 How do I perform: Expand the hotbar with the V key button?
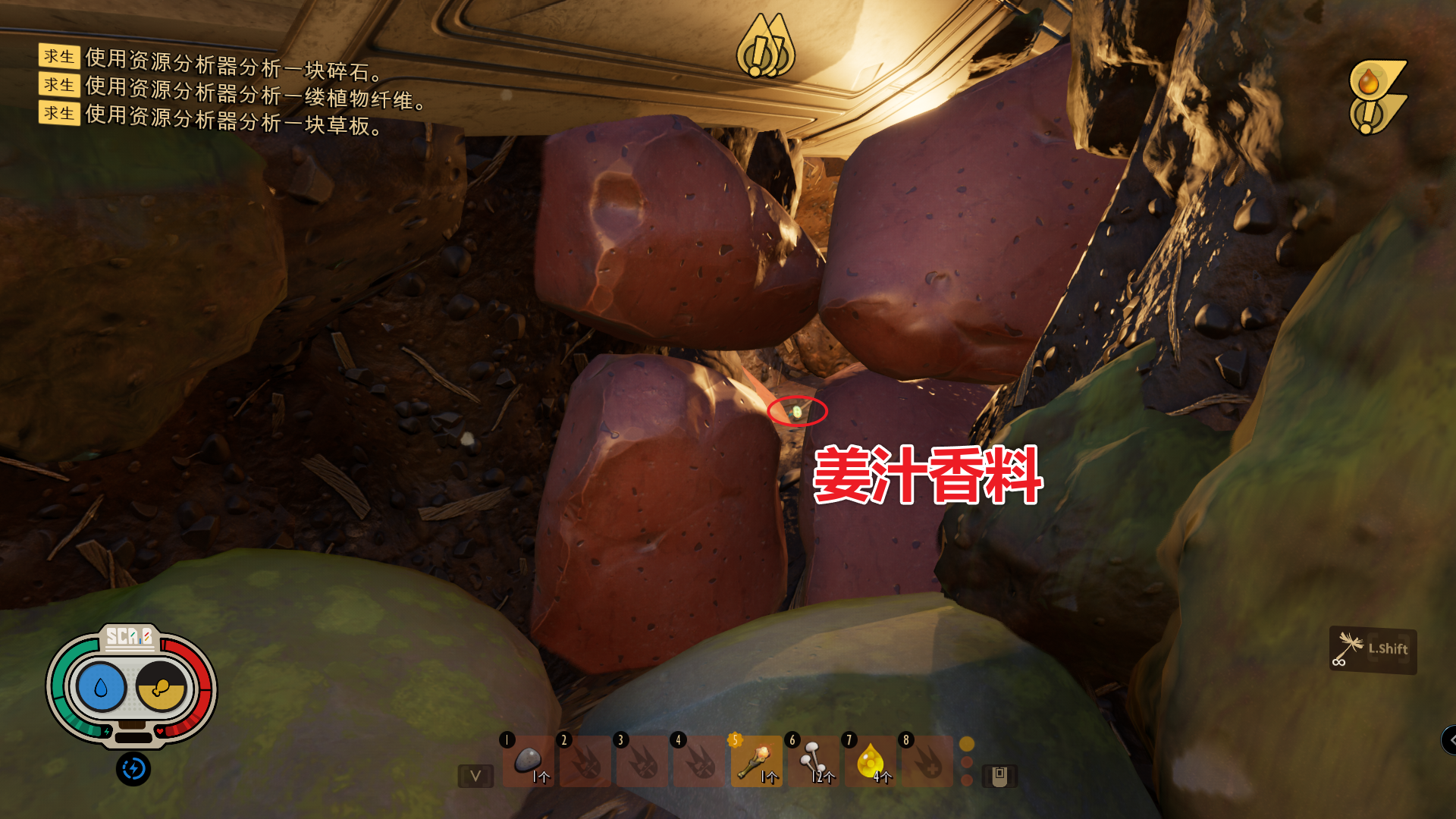click(475, 776)
